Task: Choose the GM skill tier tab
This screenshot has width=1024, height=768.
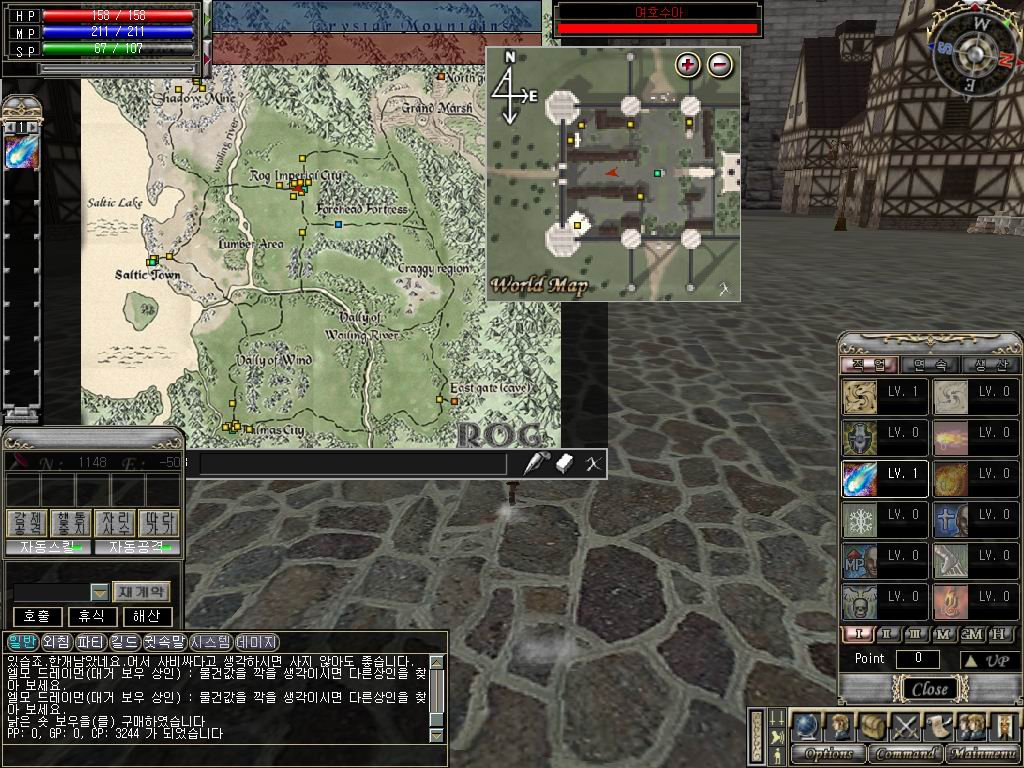Action: point(971,634)
